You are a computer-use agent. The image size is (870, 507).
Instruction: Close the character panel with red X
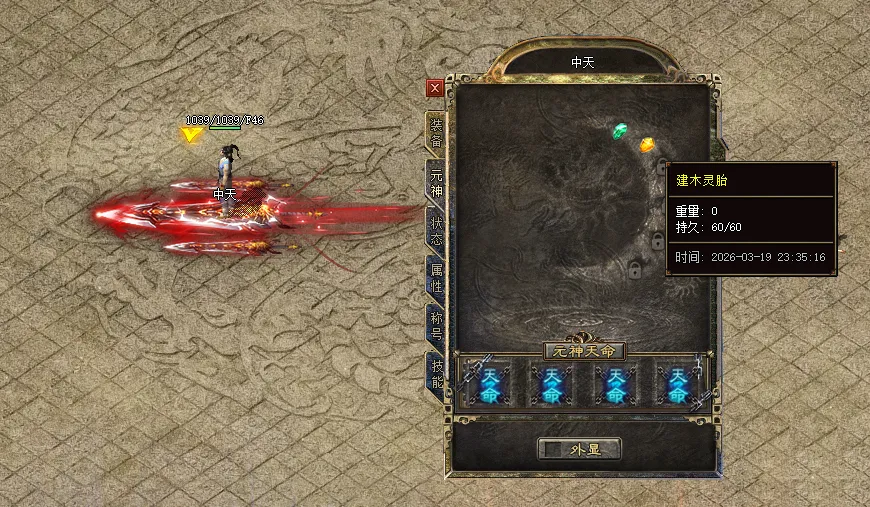tap(434, 88)
